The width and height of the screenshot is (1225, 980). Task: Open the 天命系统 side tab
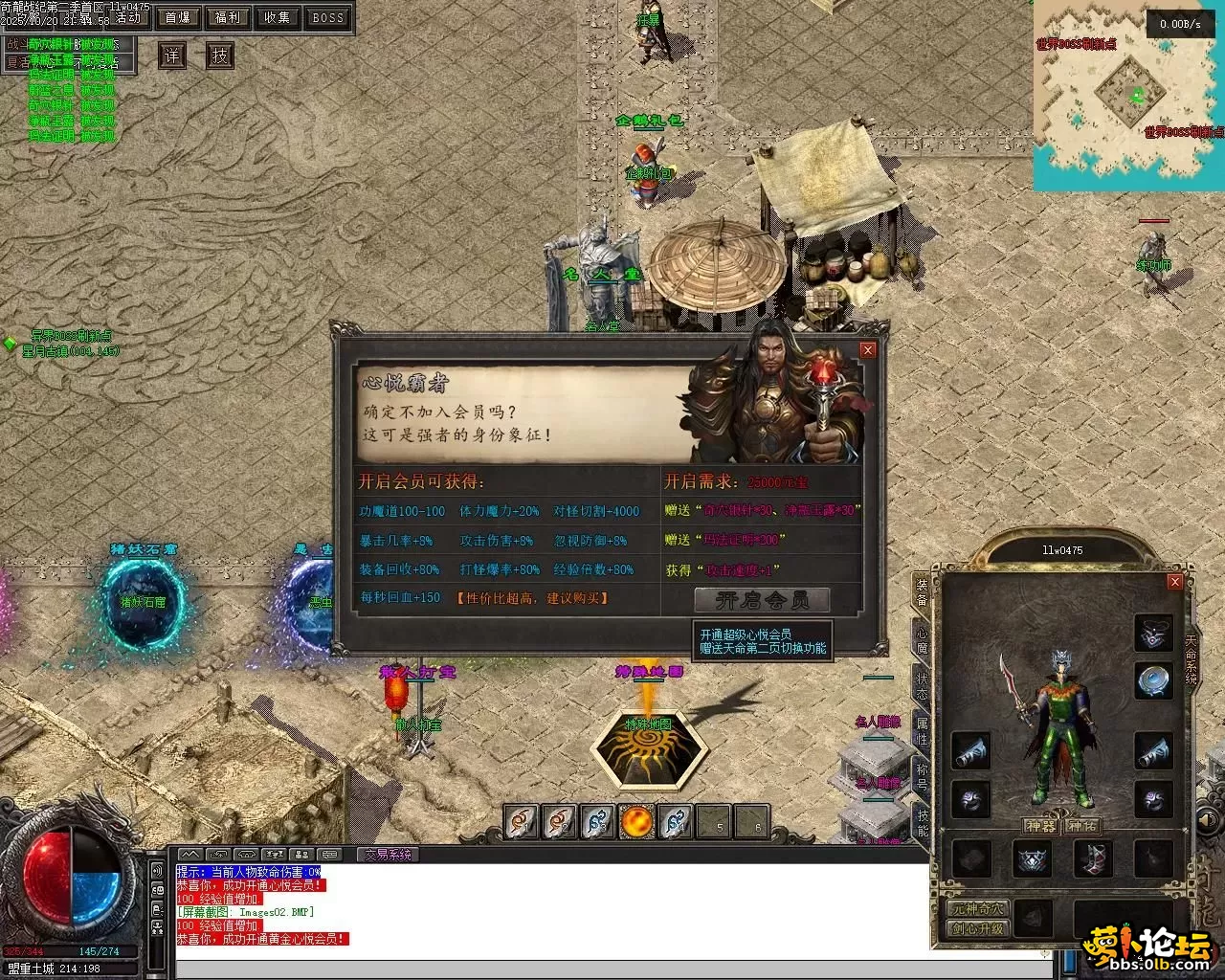(1192, 658)
